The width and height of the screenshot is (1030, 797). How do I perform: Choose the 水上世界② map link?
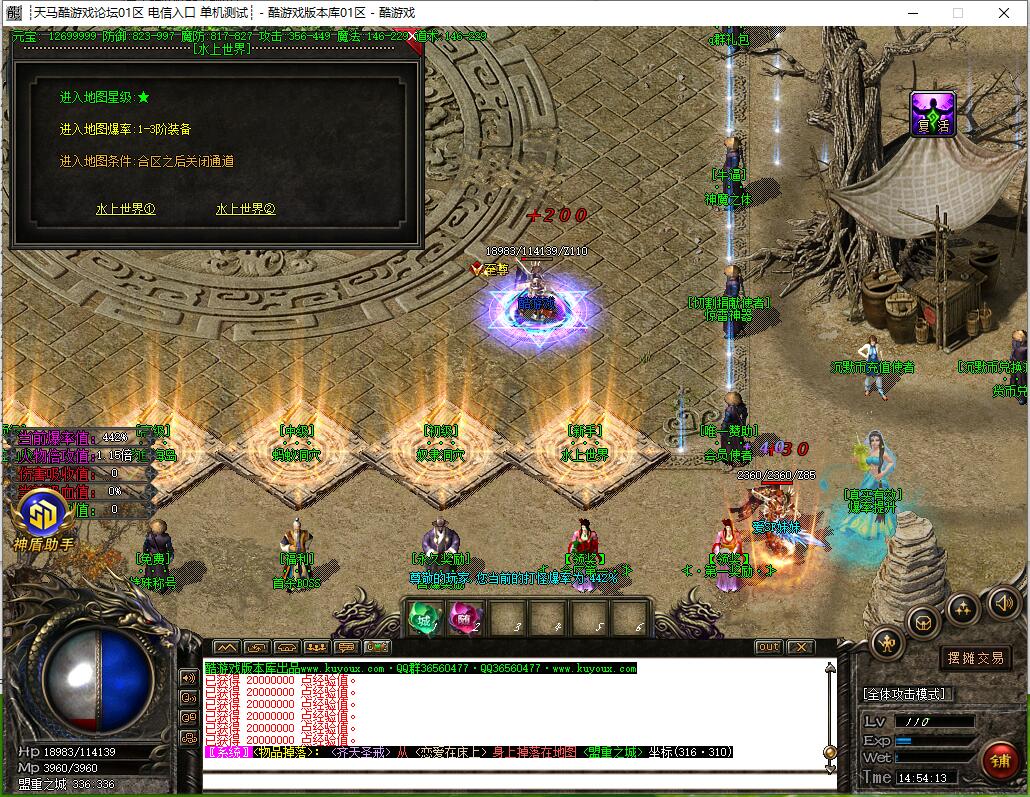[x=245, y=209]
